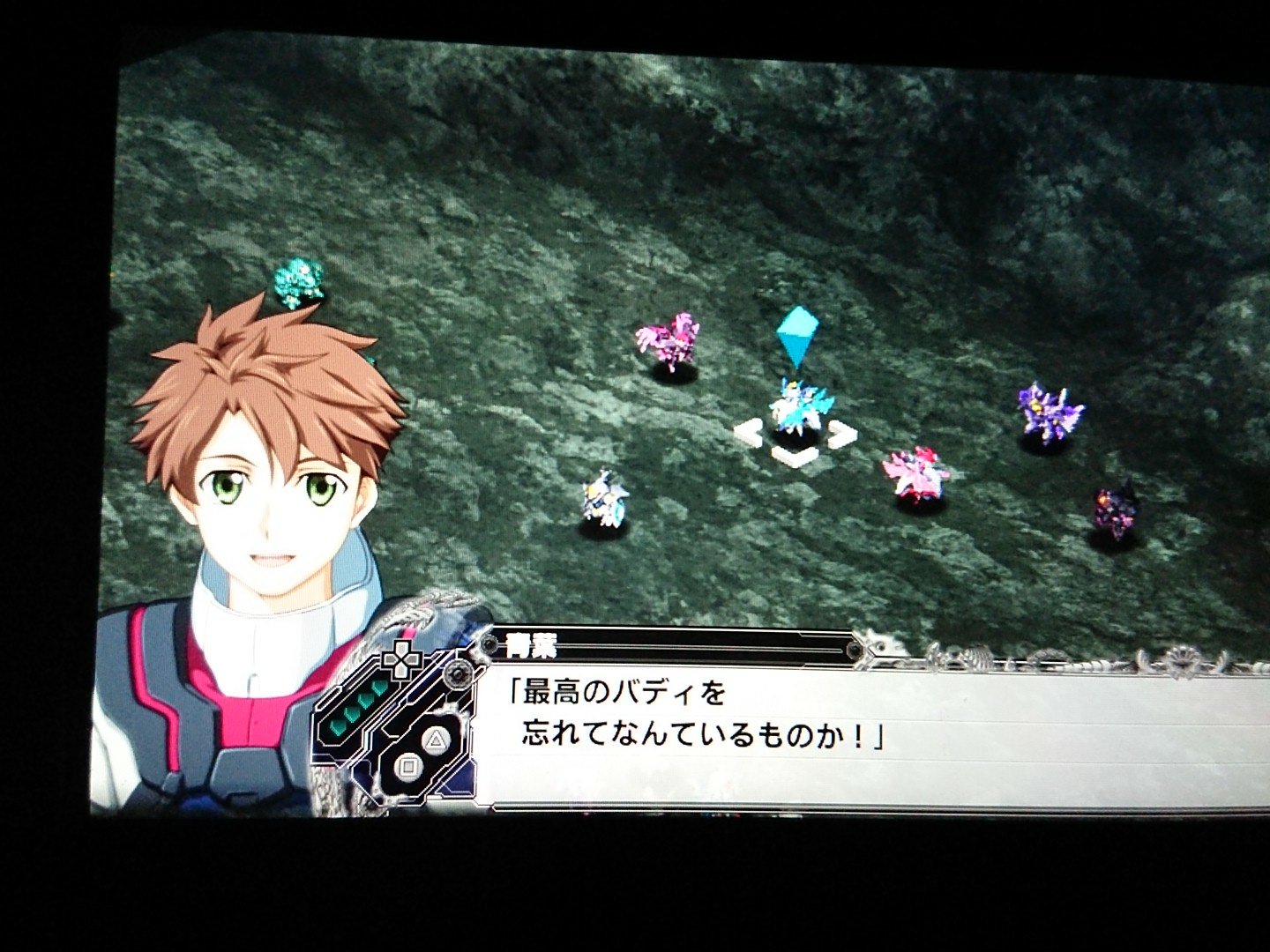This screenshot has height=952, width=1270.
Task: Click the purple enemy unit on the right
Action: click(x=1045, y=410)
